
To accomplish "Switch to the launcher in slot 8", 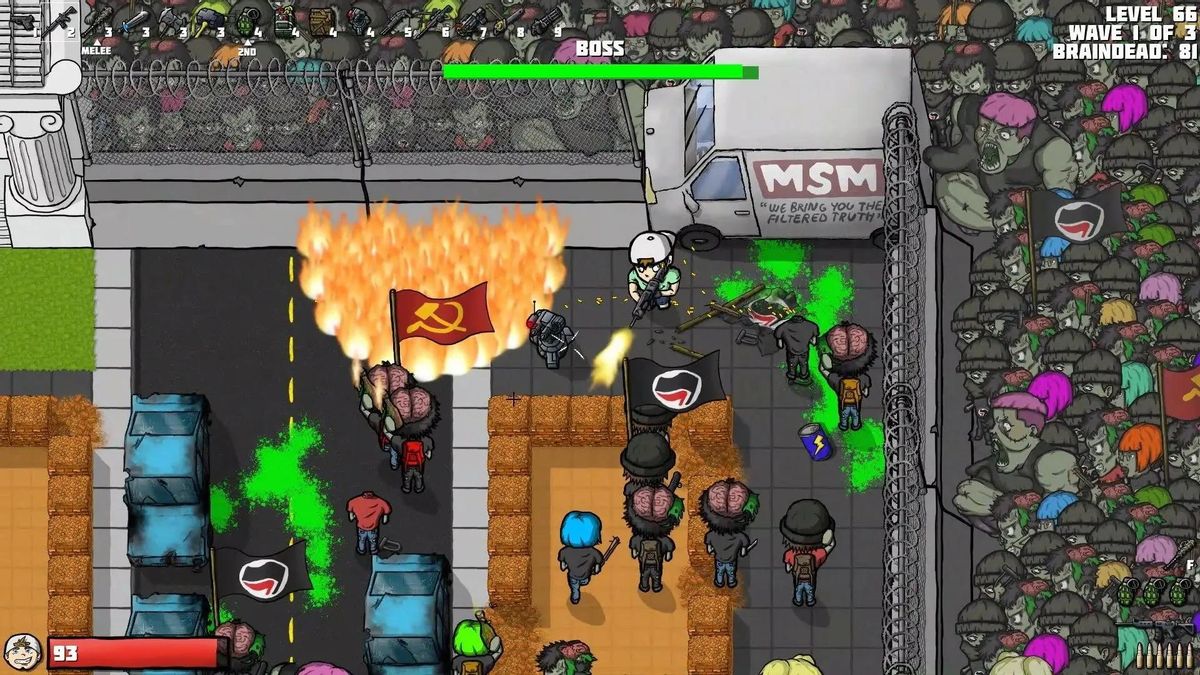I will [508, 20].
